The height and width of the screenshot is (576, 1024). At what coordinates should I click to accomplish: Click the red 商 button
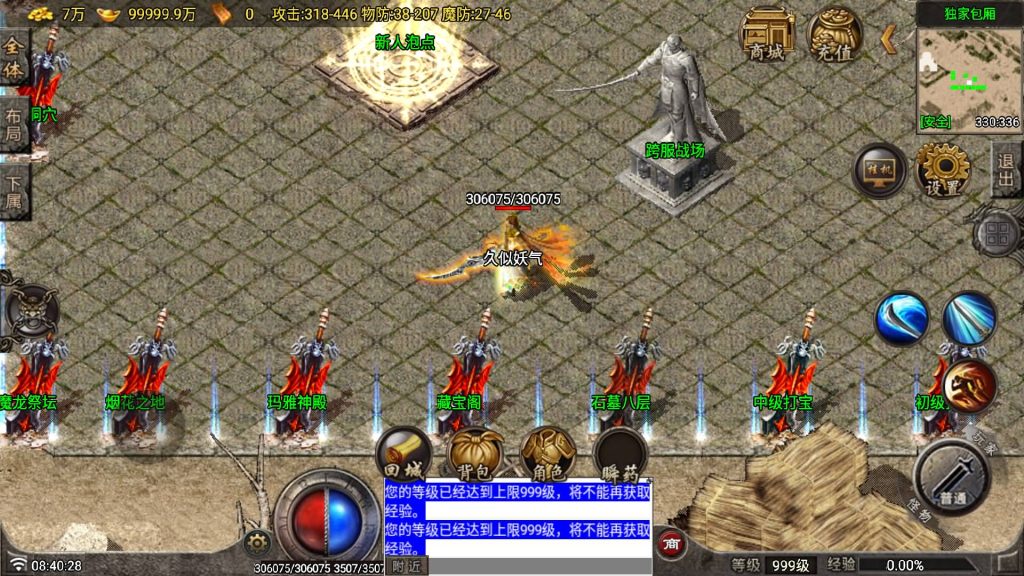pos(672,542)
